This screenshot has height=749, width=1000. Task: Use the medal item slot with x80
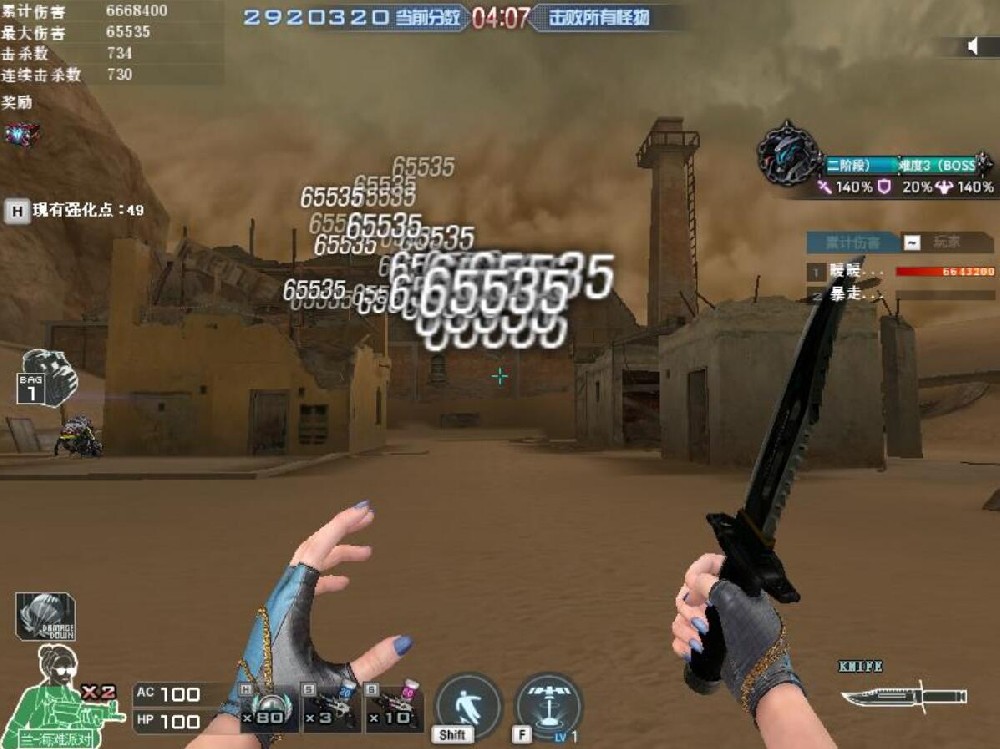(270, 708)
